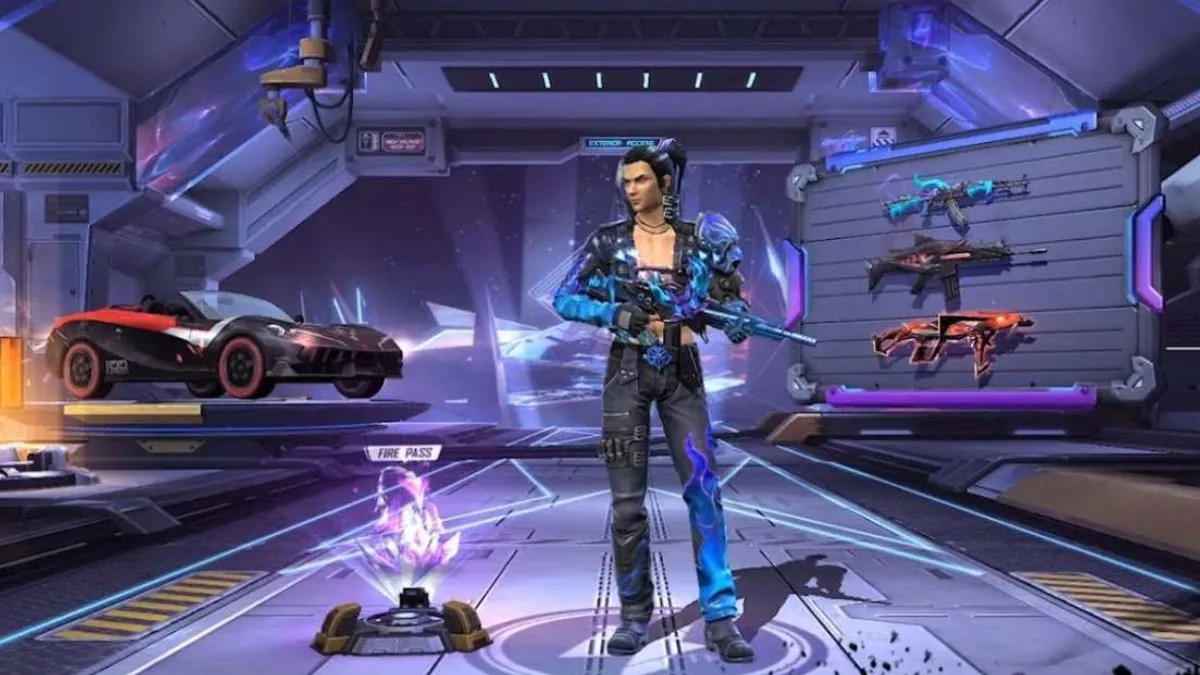Select the blue AK skin on the weapon rack

tap(952, 196)
